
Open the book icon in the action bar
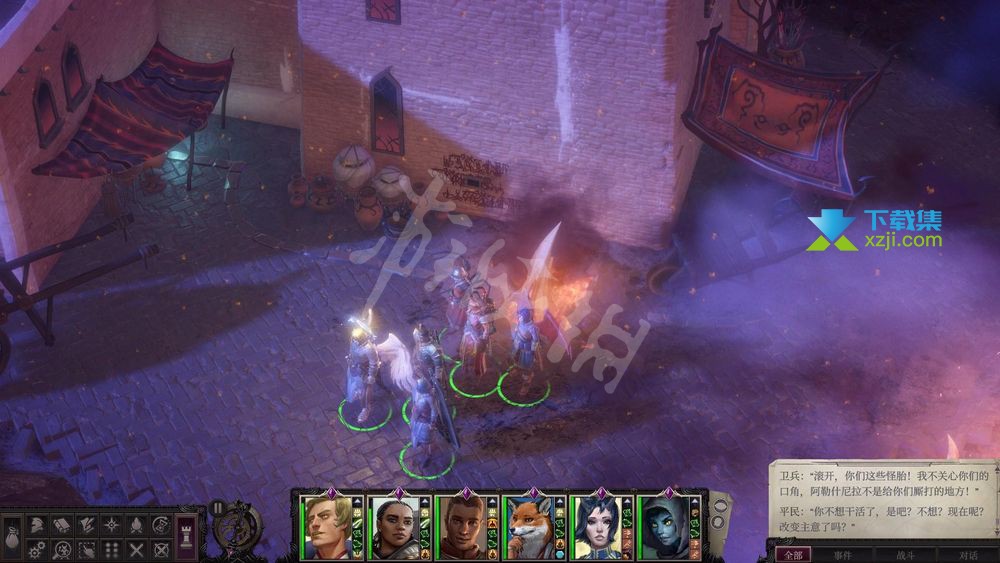(61, 524)
